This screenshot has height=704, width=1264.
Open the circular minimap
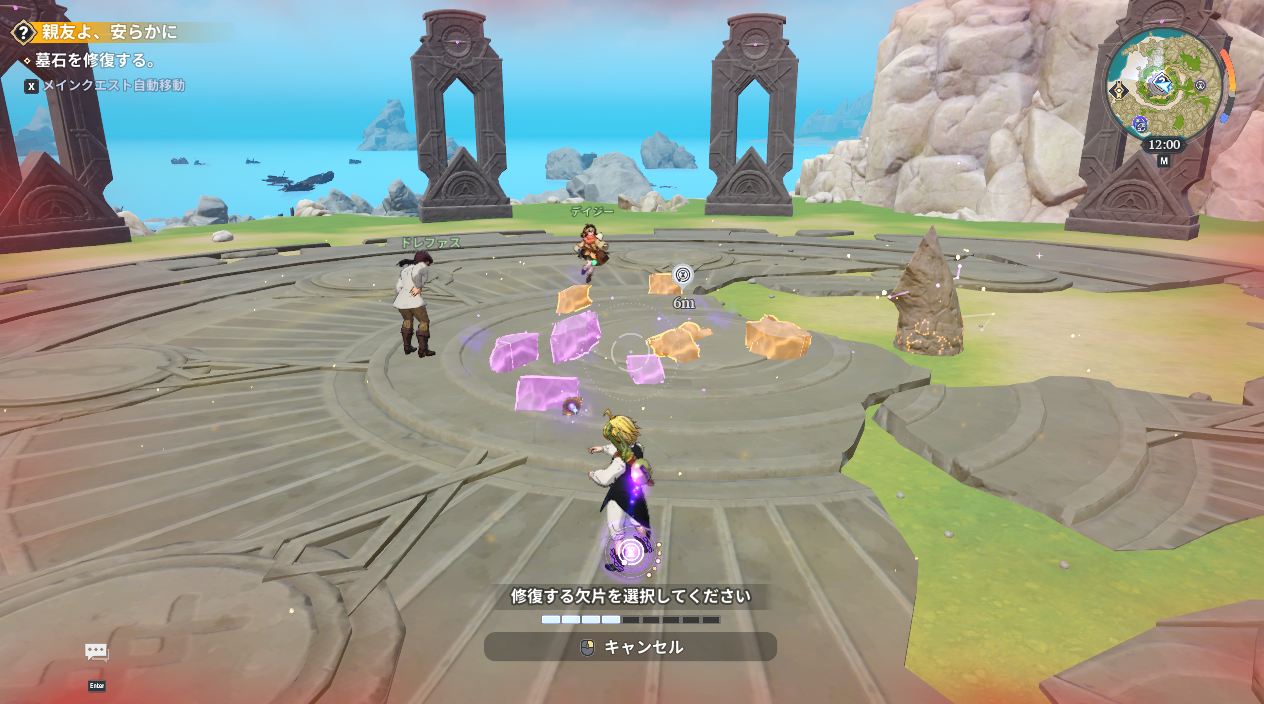point(1164,83)
